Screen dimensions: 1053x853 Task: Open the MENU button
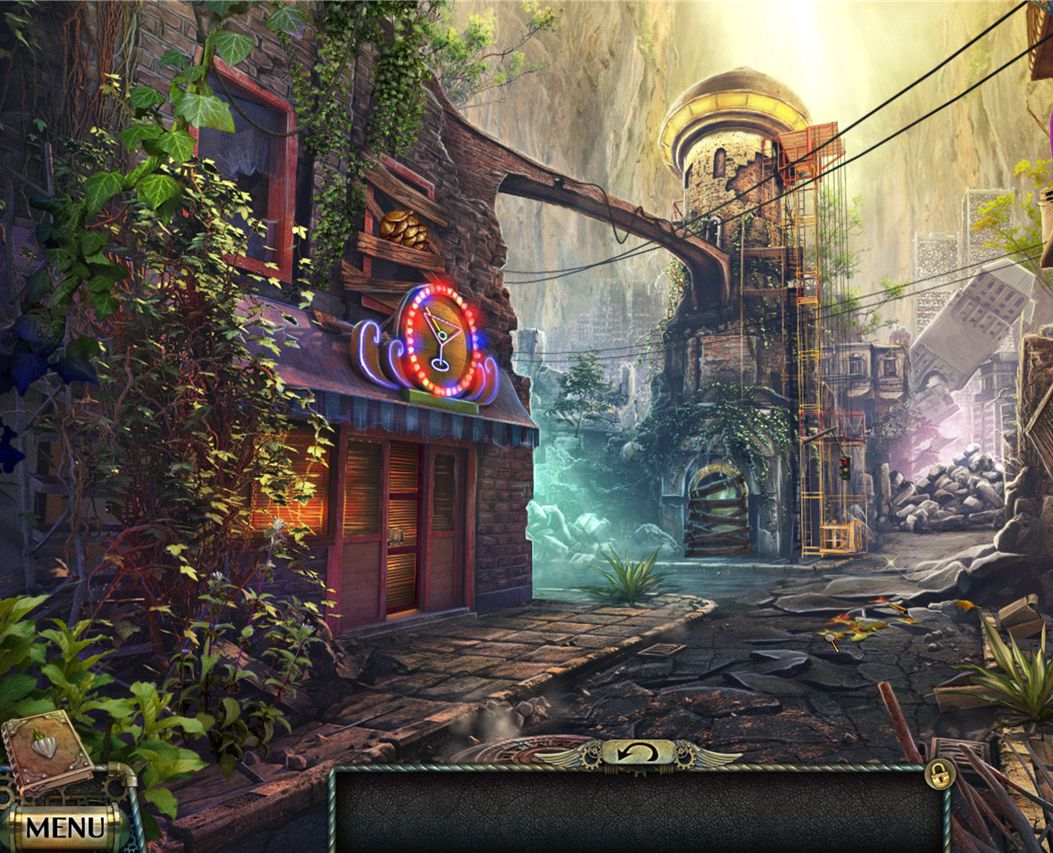(x=64, y=826)
